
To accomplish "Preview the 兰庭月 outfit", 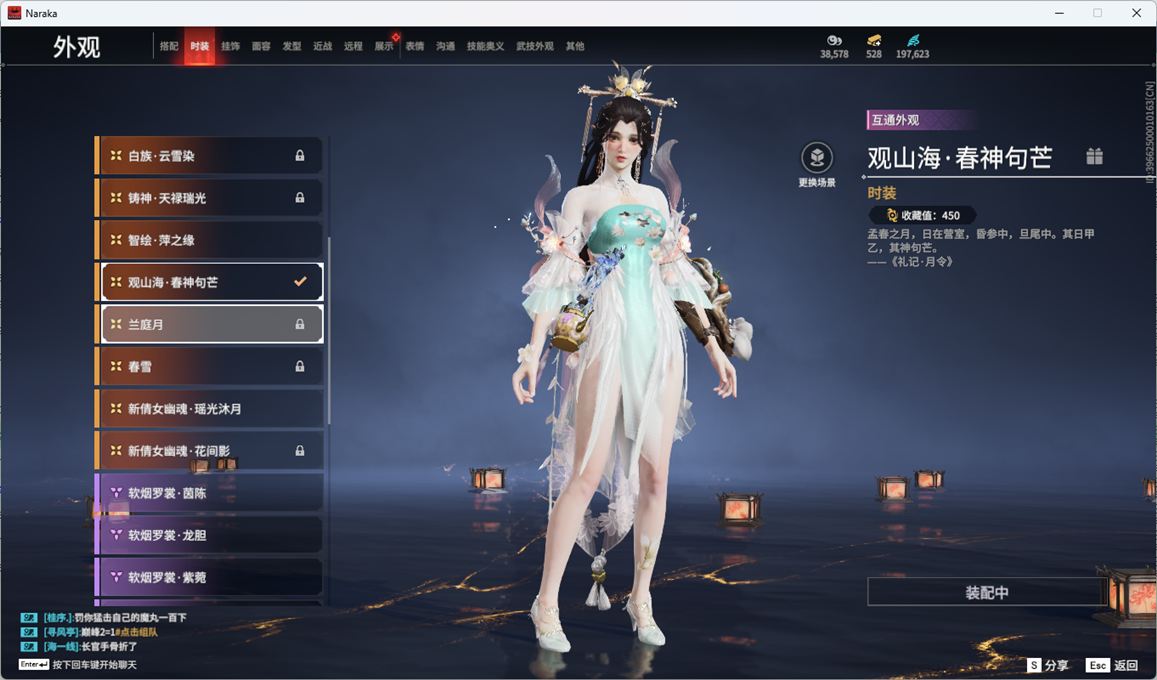I will (x=210, y=324).
